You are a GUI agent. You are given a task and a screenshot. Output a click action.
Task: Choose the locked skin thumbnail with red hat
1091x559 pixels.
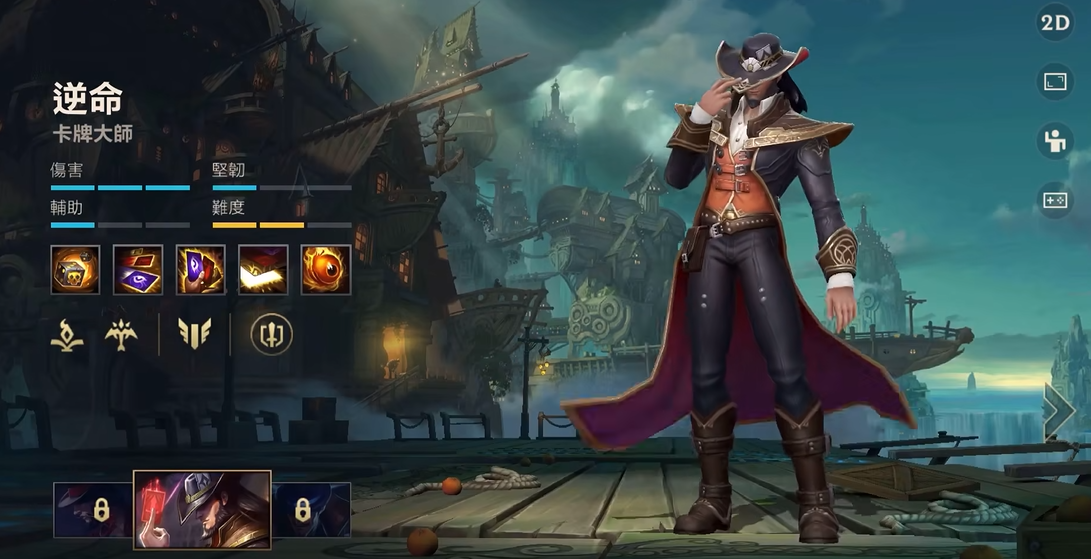(x=93, y=510)
